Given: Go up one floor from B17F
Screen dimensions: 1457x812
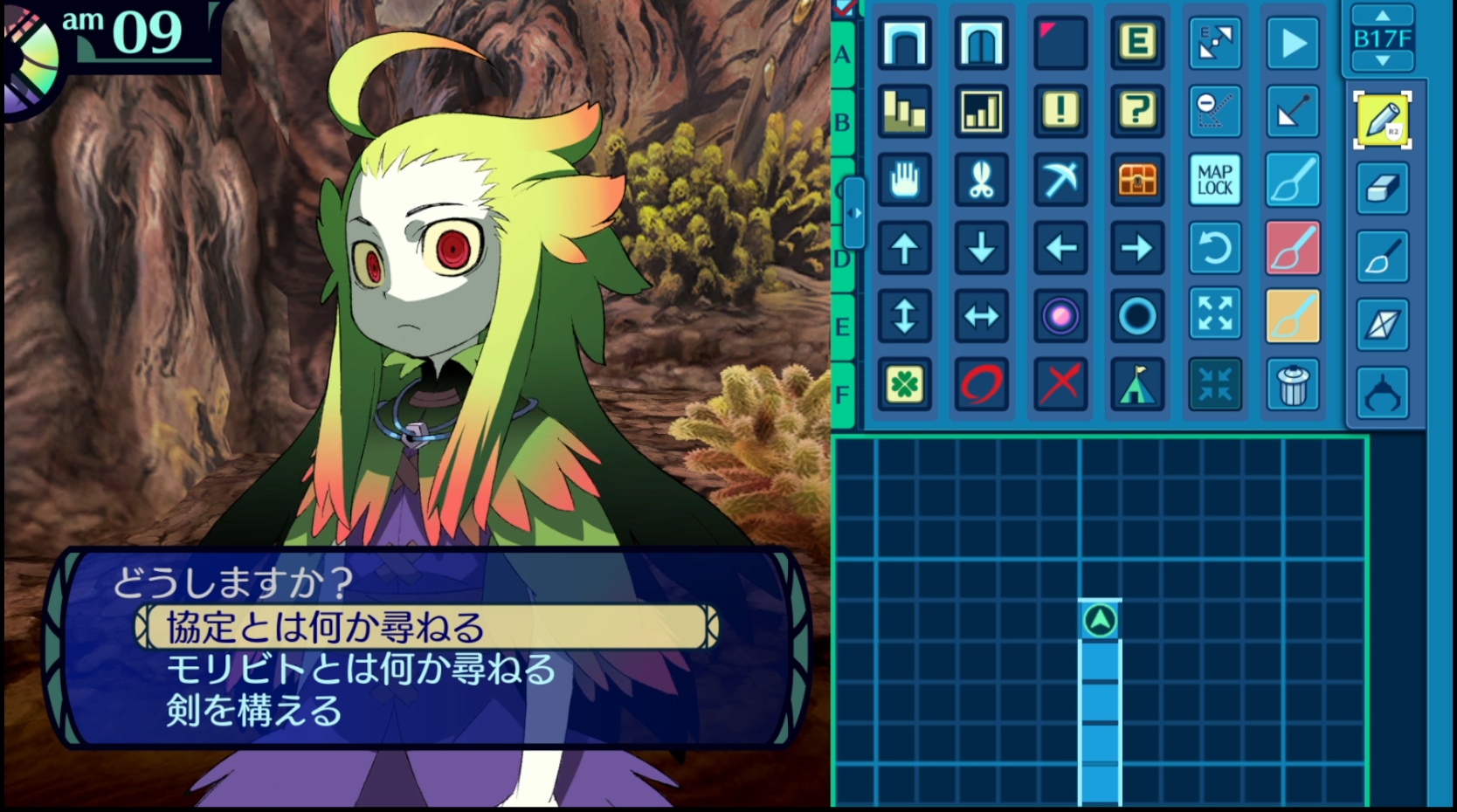Looking at the screenshot, I should point(1382,16).
